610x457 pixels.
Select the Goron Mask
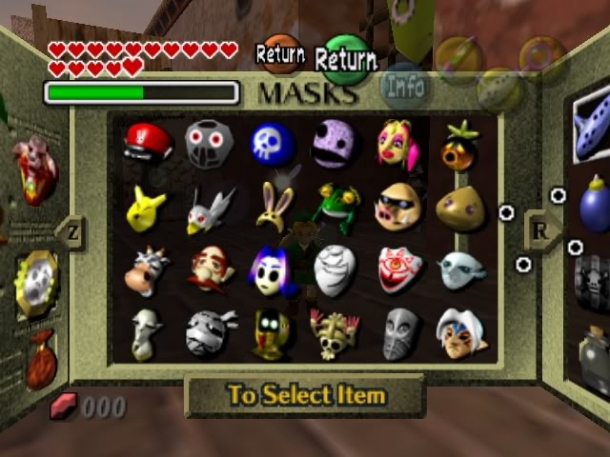(460, 207)
